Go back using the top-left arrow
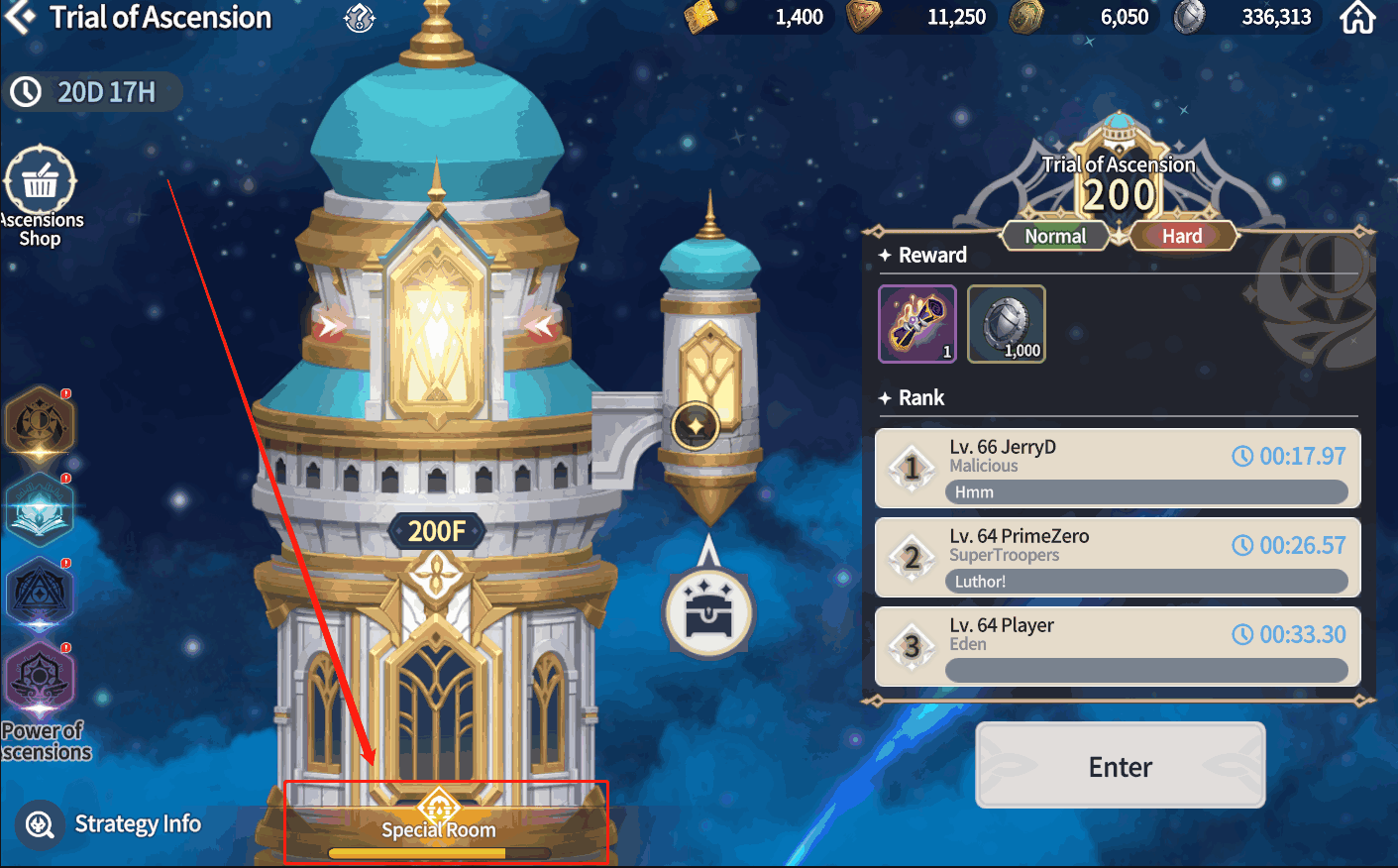The height and width of the screenshot is (868, 1398). pyautogui.click(x=19, y=17)
